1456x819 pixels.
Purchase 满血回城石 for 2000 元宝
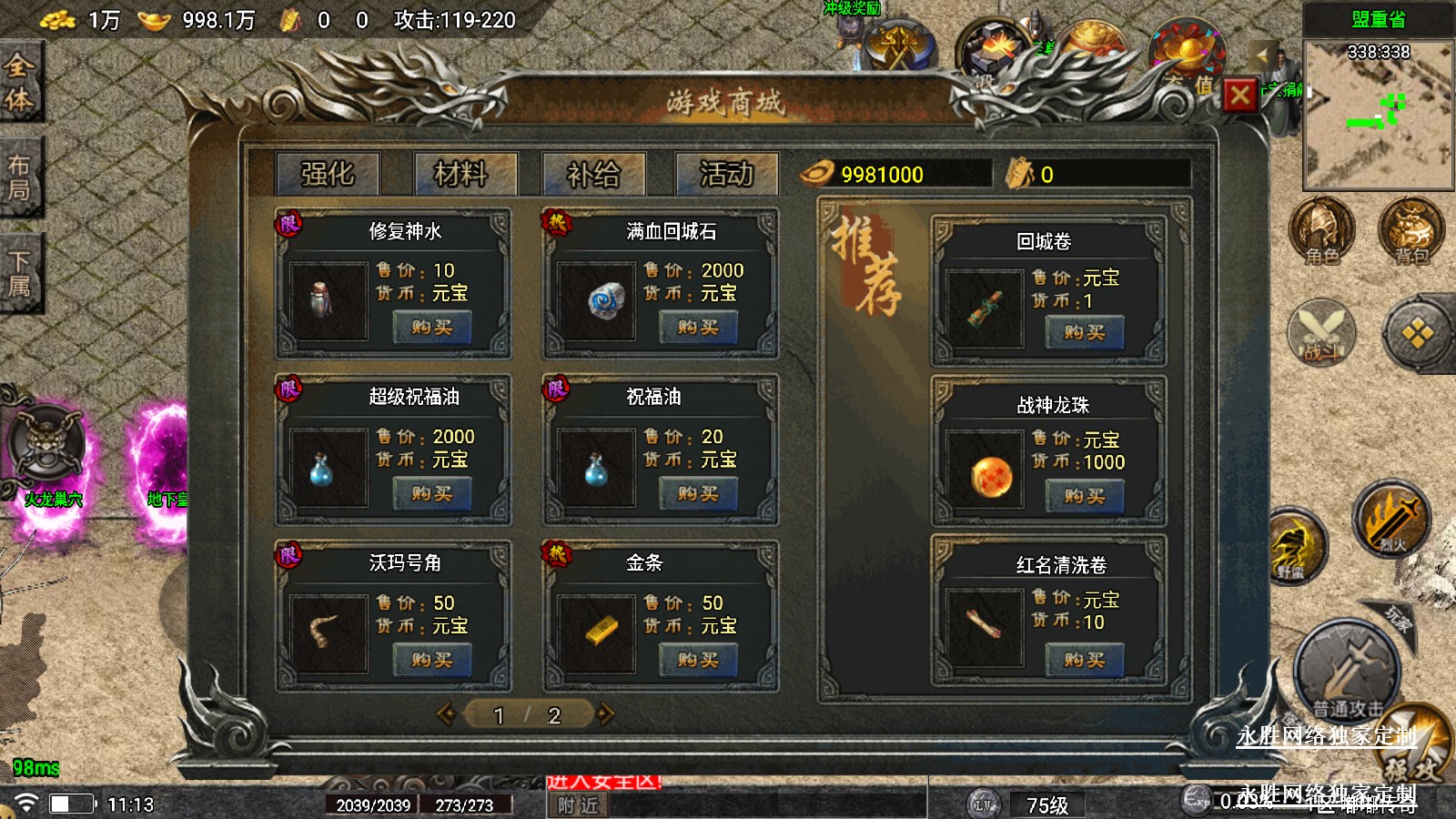[698, 328]
